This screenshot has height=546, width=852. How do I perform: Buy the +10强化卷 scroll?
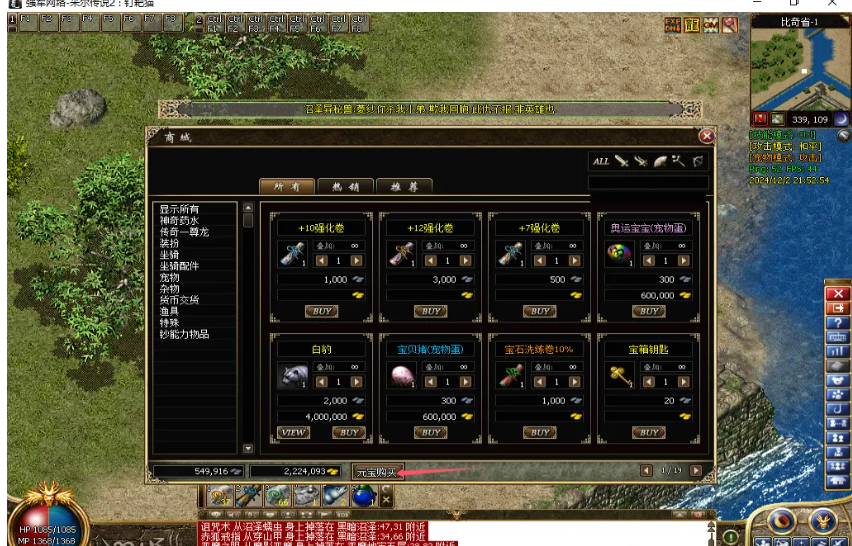(320, 311)
